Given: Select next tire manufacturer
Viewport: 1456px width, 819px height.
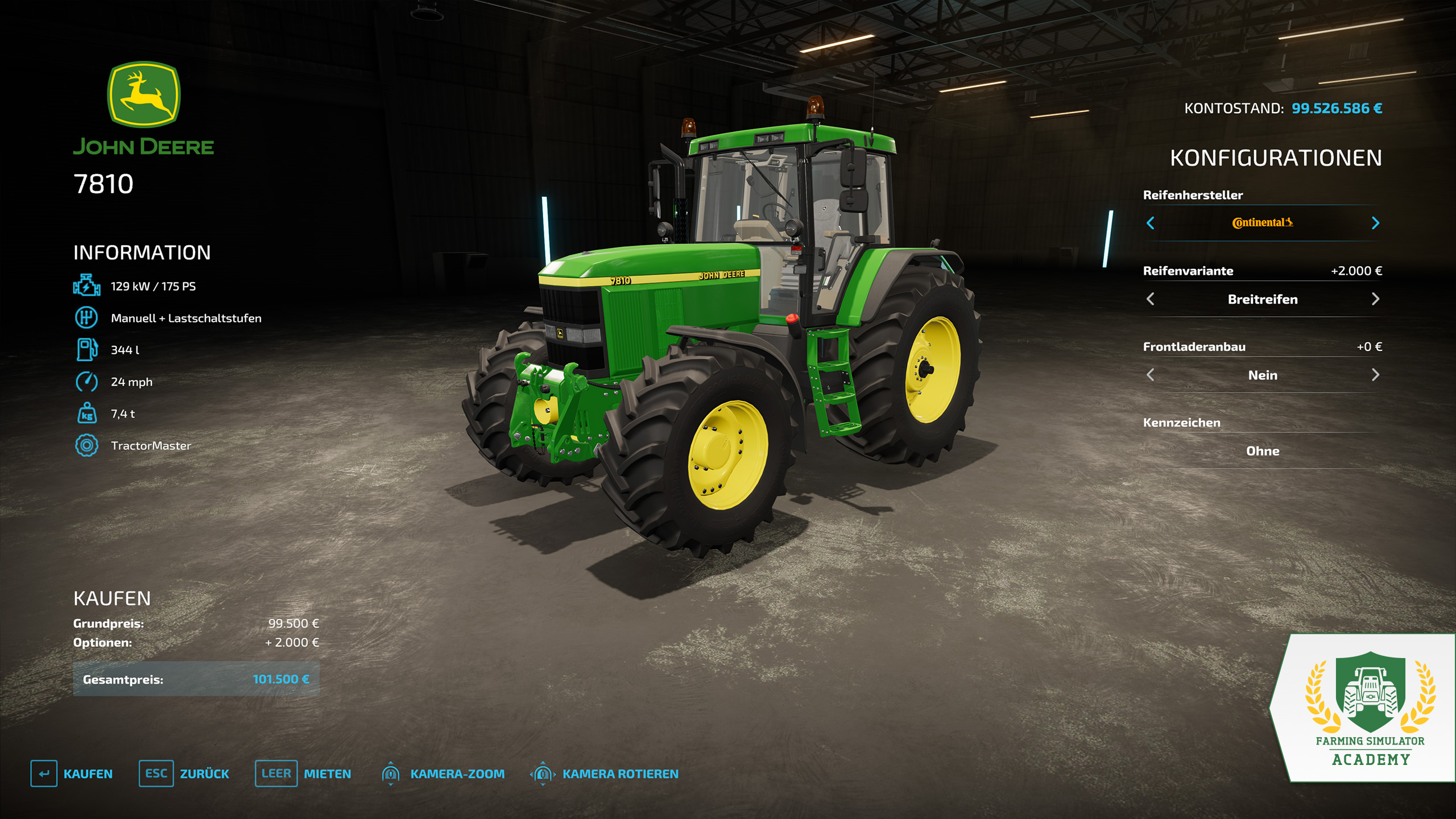Looking at the screenshot, I should pos(1375,223).
